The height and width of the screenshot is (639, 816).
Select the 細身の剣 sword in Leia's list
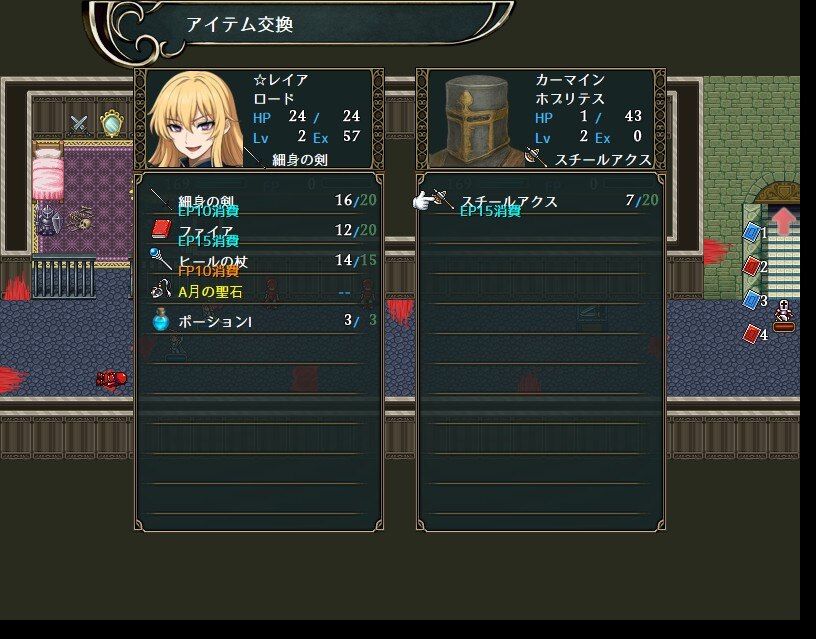click(x=258, y=201)
